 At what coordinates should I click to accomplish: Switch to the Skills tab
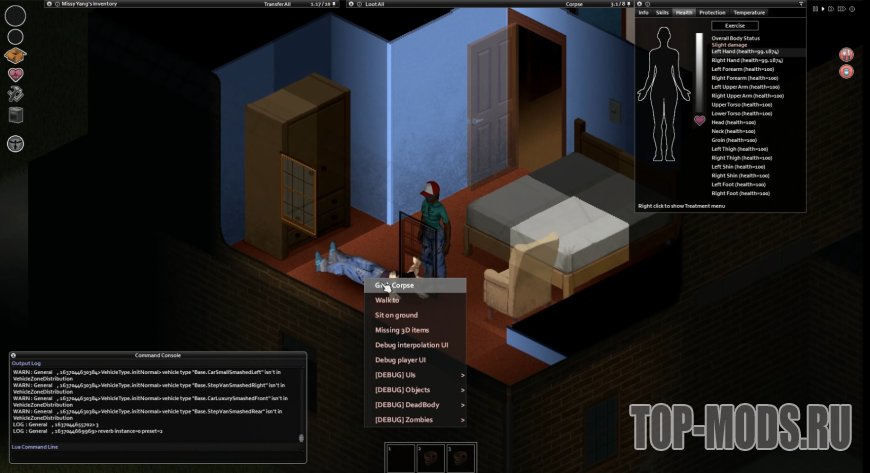pos(662,12)
